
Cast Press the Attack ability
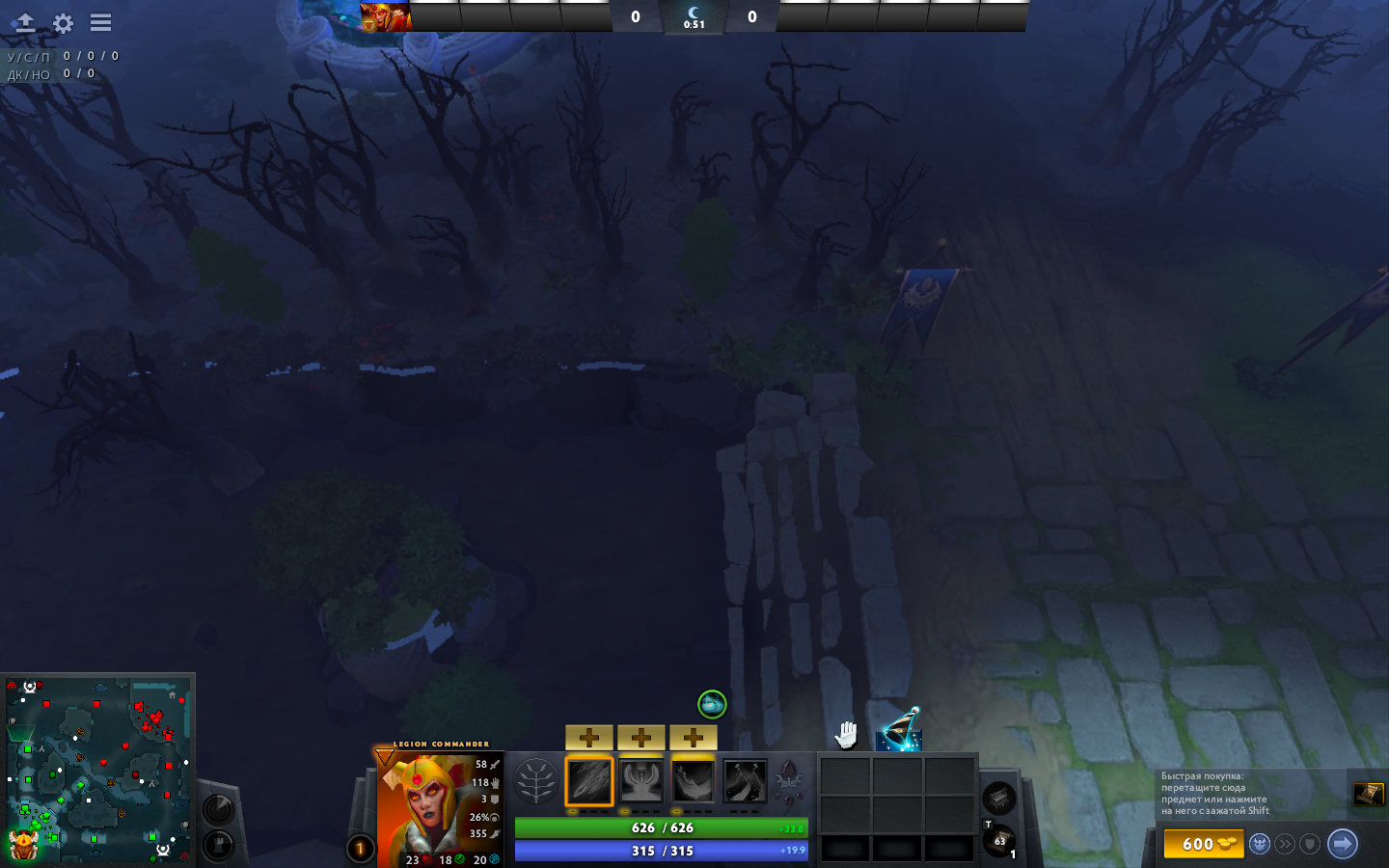pyautogui.click(x=641, y=782)
